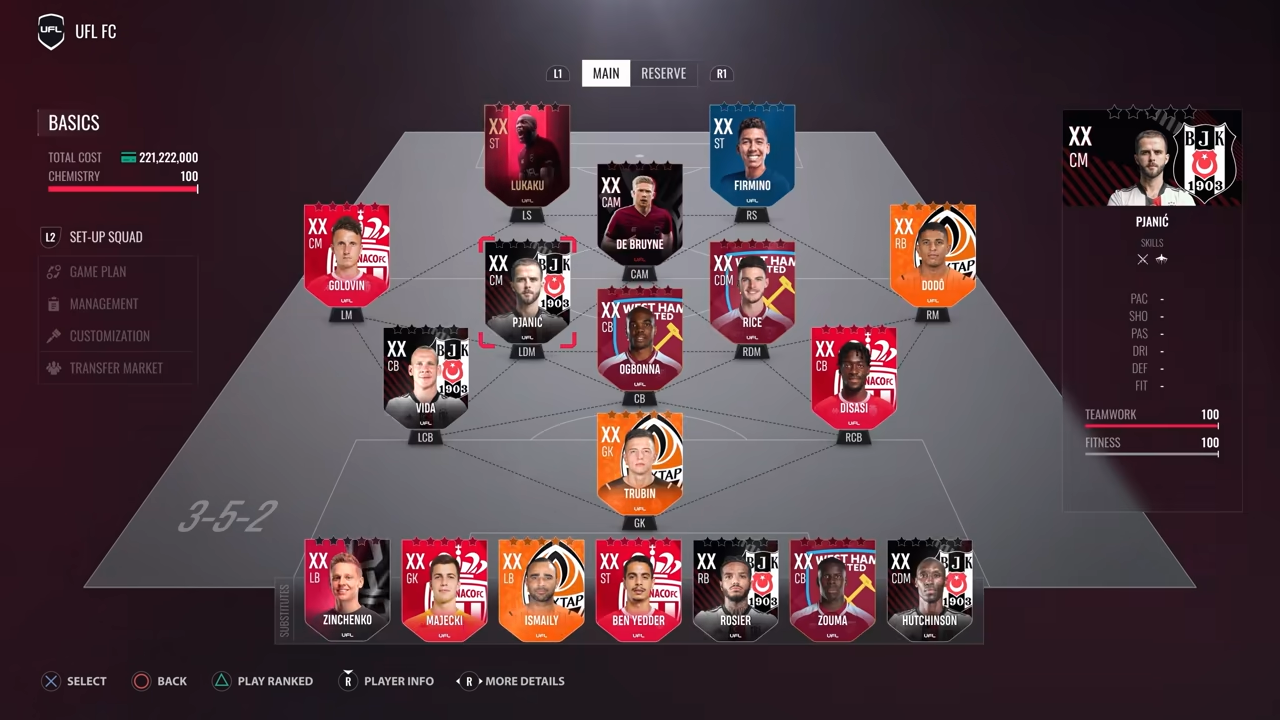Select Lukaku at the striker position
Viewport: 1280px width, 720px height.
pyautogui.click(x=527, y=155)
